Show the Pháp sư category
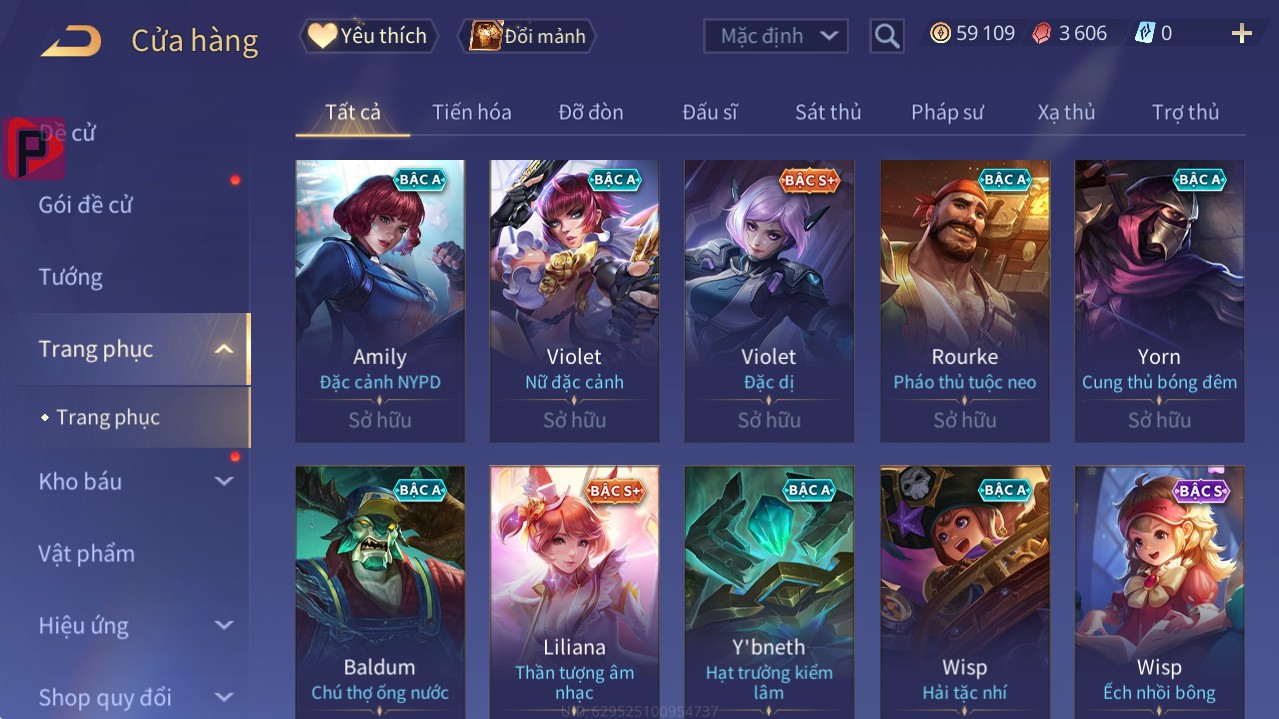The height and width of the screenshot is (719, 1279). (947, 112)
